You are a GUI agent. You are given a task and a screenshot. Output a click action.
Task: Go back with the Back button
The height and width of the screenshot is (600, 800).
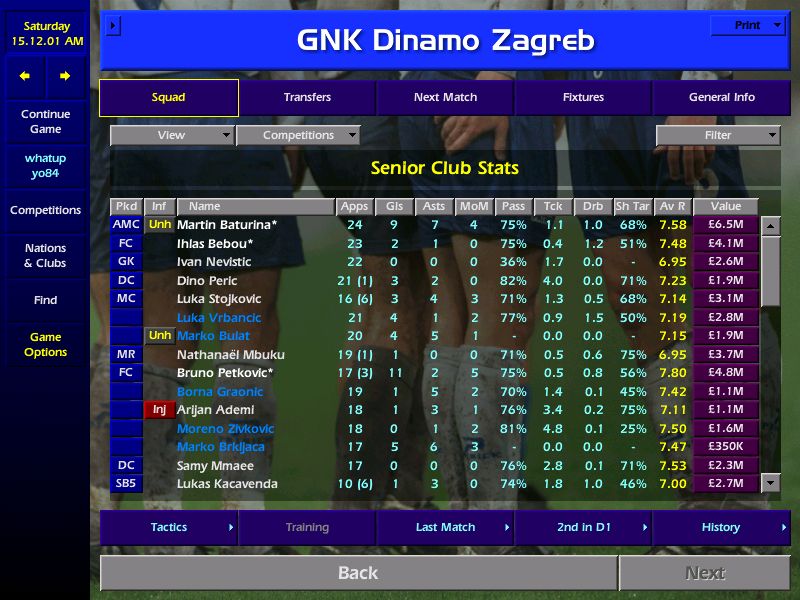(358, 573)
